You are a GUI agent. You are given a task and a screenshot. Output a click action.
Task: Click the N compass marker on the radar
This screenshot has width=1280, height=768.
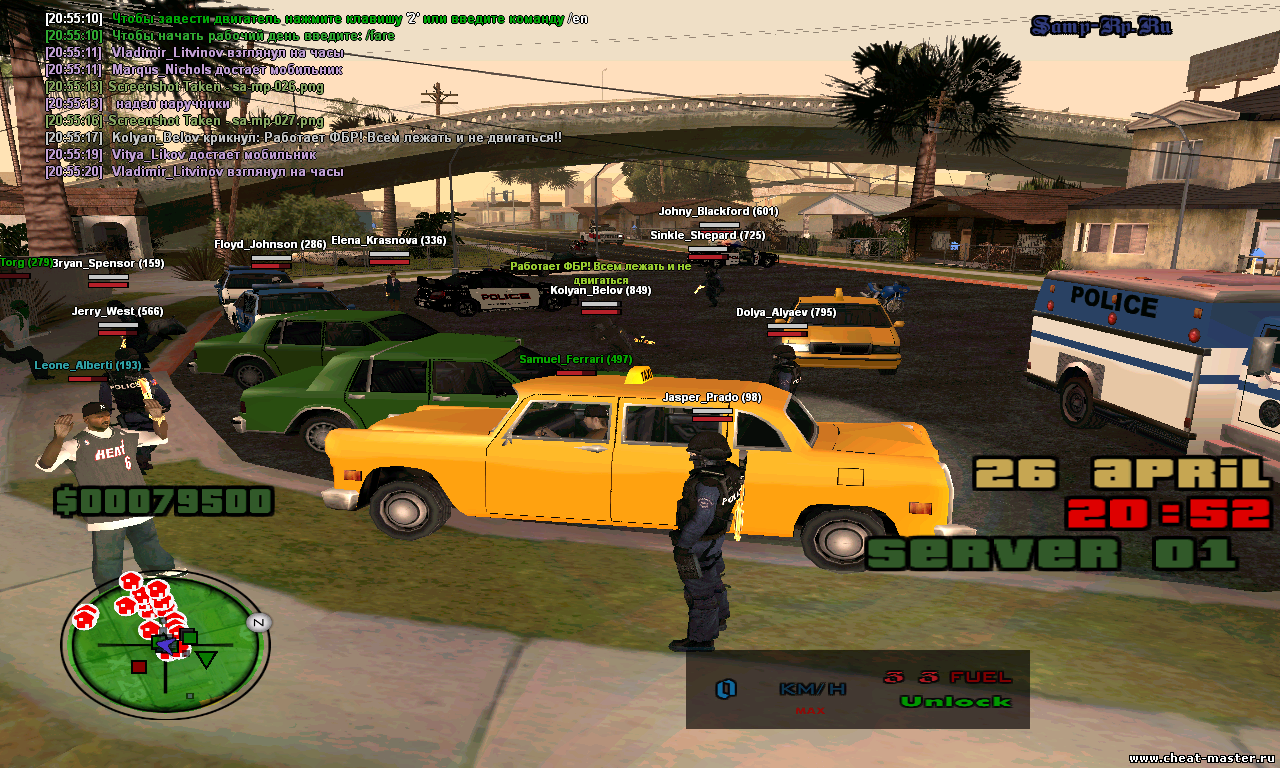click(258, 622)
